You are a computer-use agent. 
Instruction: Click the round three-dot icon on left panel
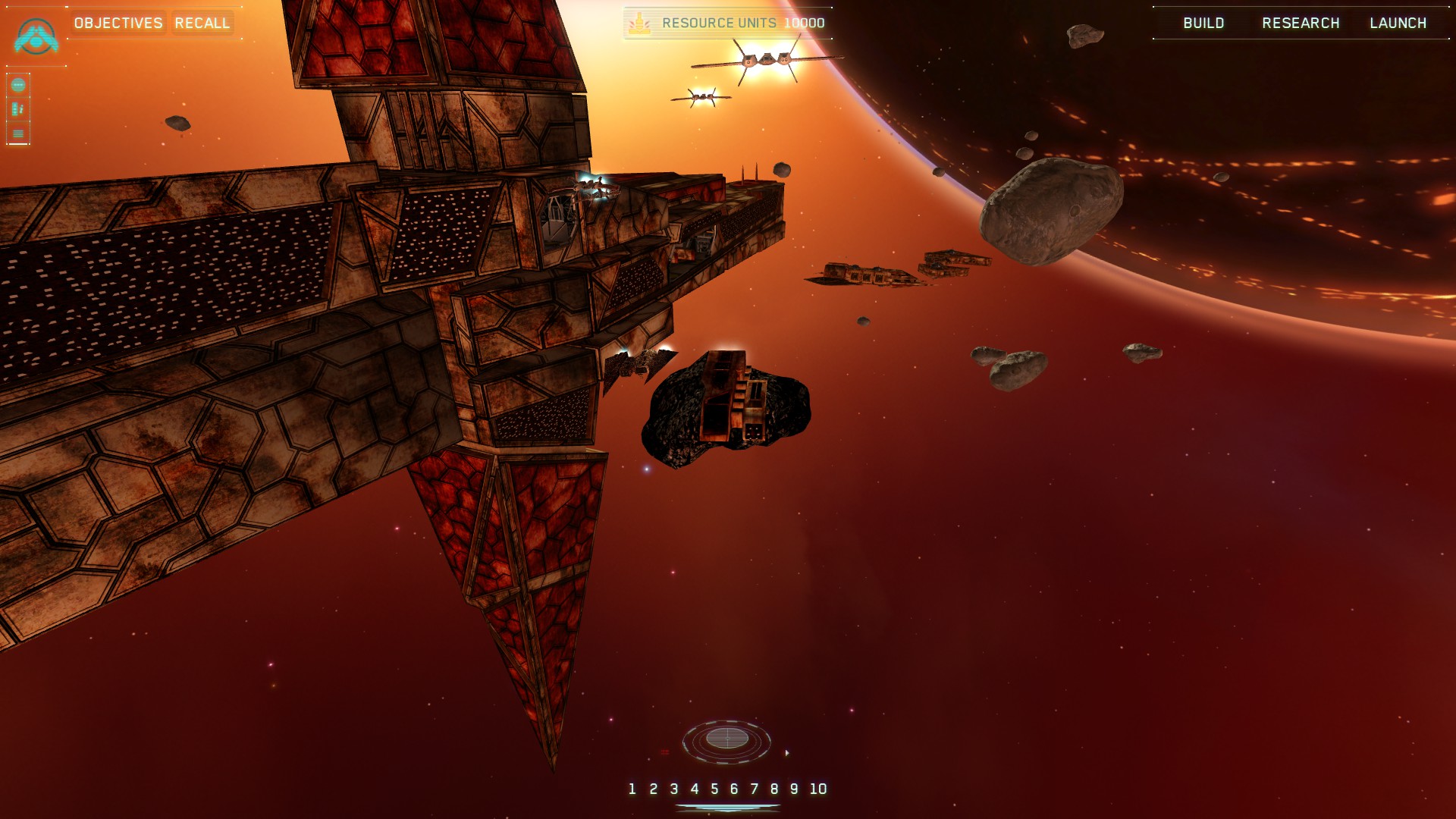(x=18, y=85)
